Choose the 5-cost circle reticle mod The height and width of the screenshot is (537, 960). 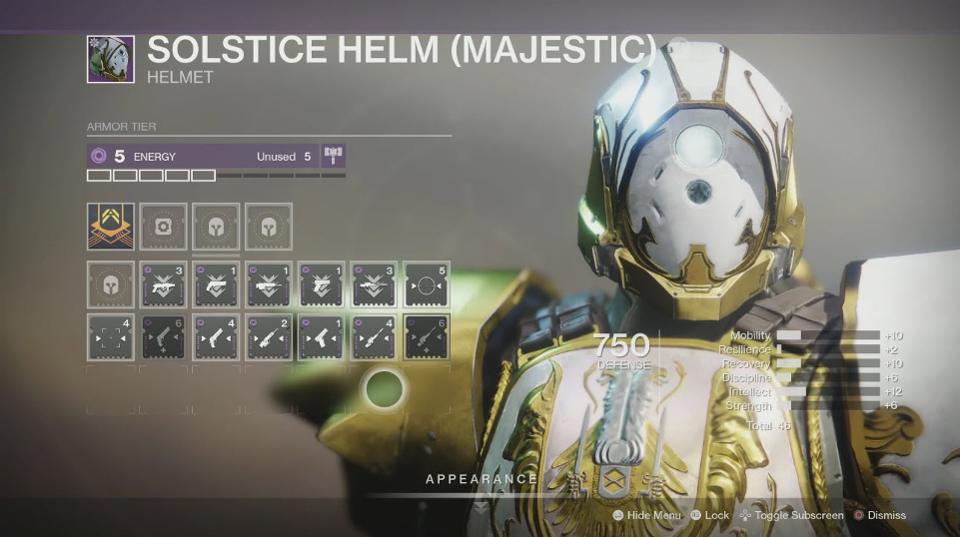point(427,284)
